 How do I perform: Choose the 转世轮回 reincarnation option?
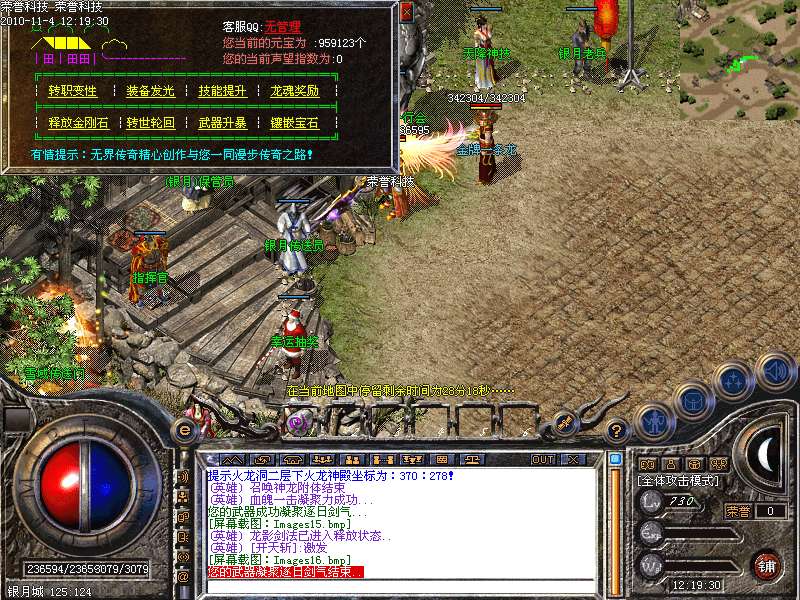[150, 123]
